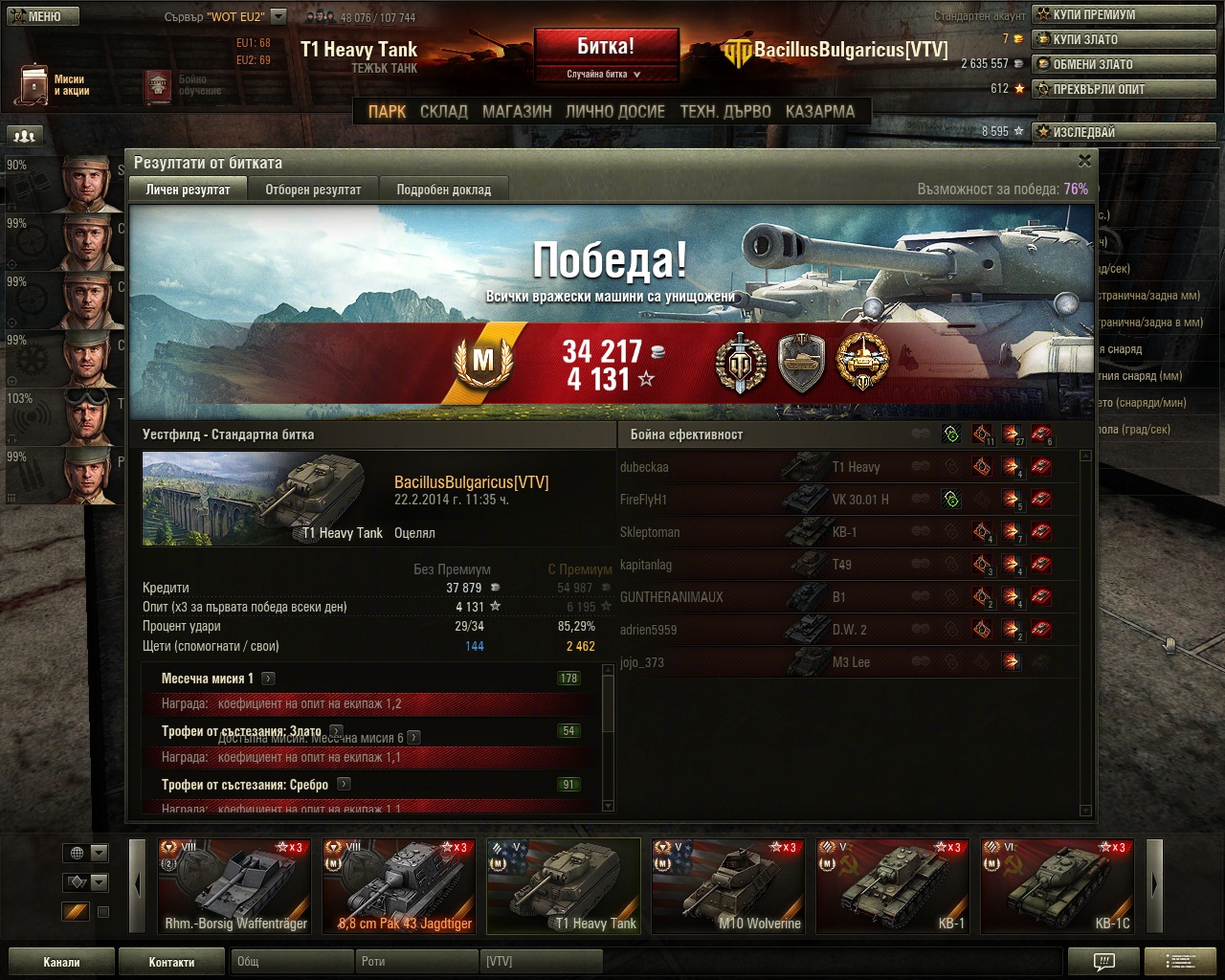Open the КАЗАРМА barracks

pyautogui.click(x=820, y=112)
